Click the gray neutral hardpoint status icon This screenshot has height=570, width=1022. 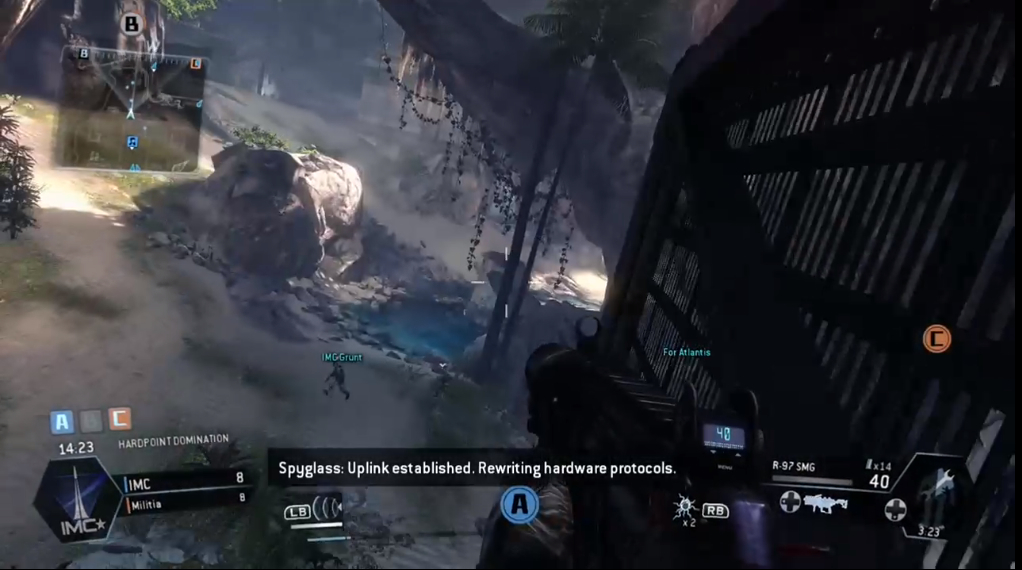coord(91,420)
